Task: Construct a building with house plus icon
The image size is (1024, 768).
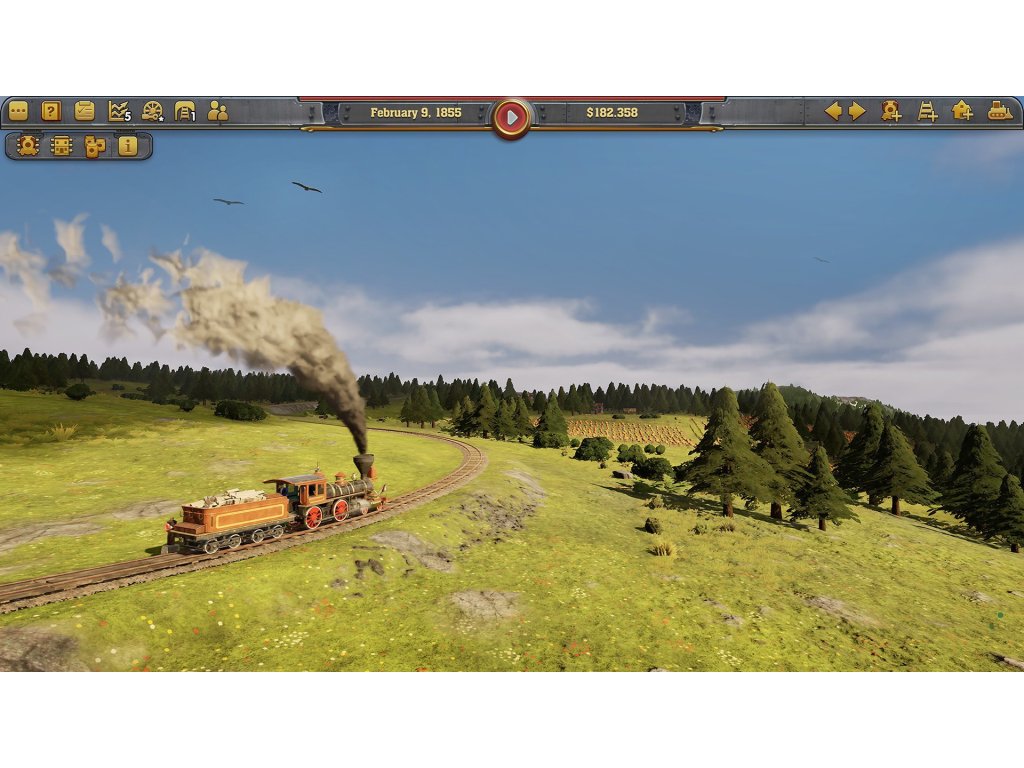Action: [x=962, y=111]
